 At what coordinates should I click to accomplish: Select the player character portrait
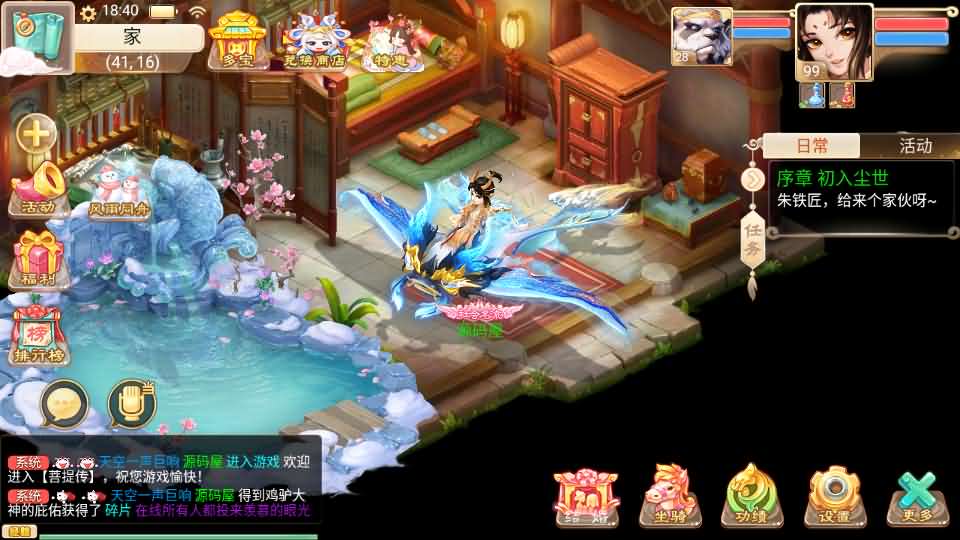(x=833, y=40)
